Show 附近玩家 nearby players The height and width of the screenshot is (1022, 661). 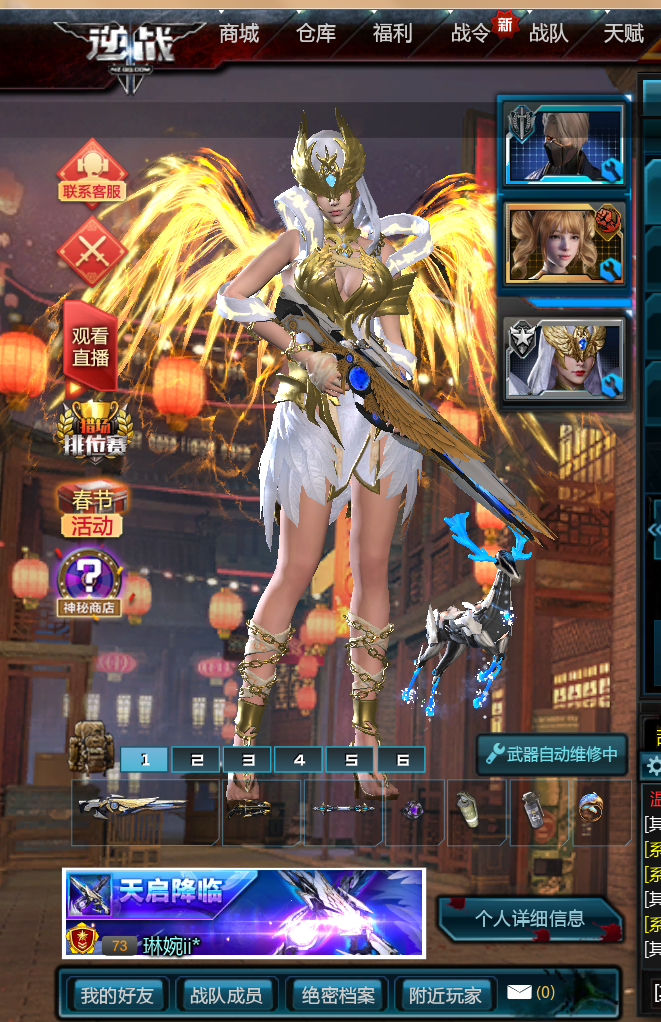point(445,995)
